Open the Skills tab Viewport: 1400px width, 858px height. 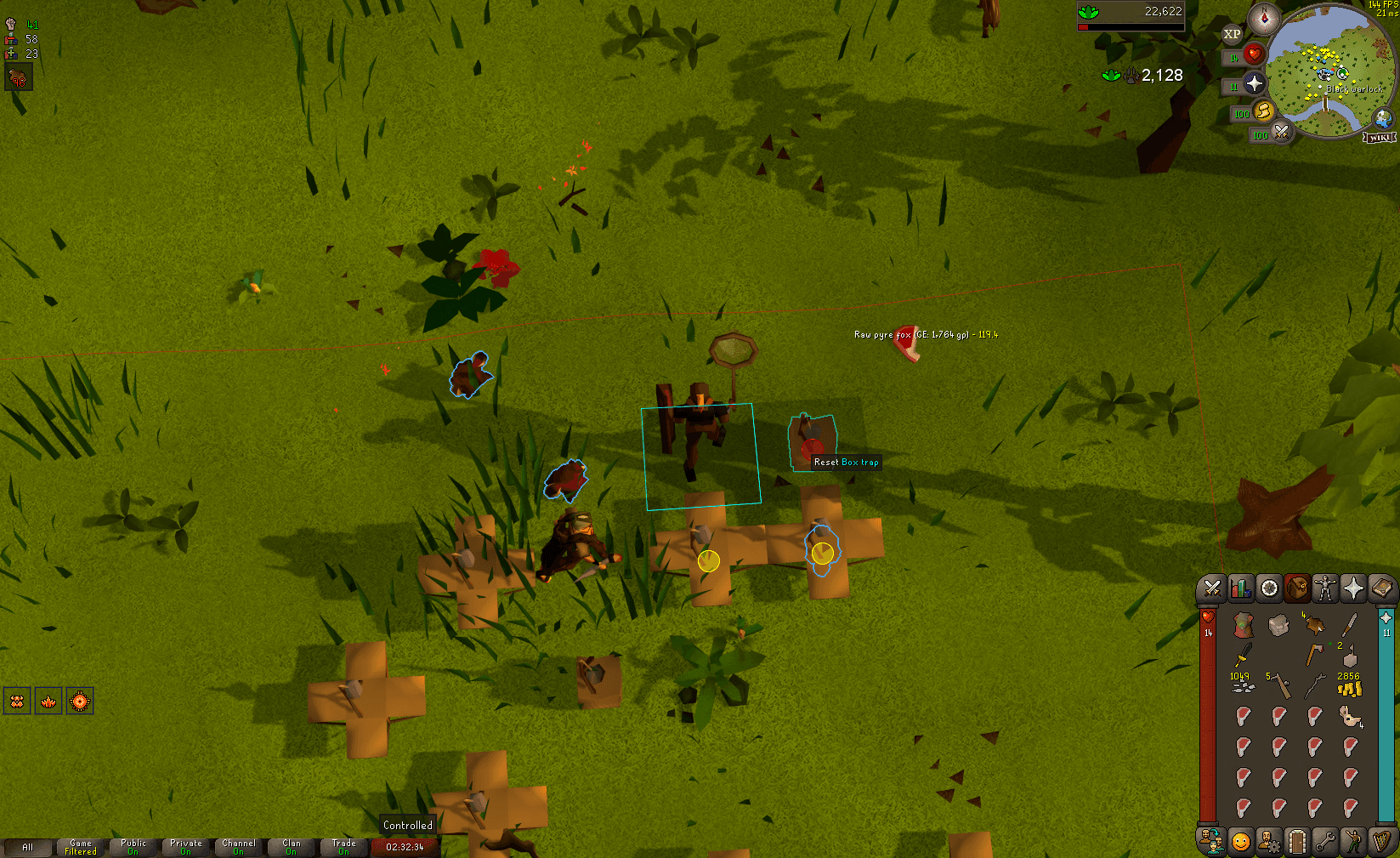pos(1240,588)
